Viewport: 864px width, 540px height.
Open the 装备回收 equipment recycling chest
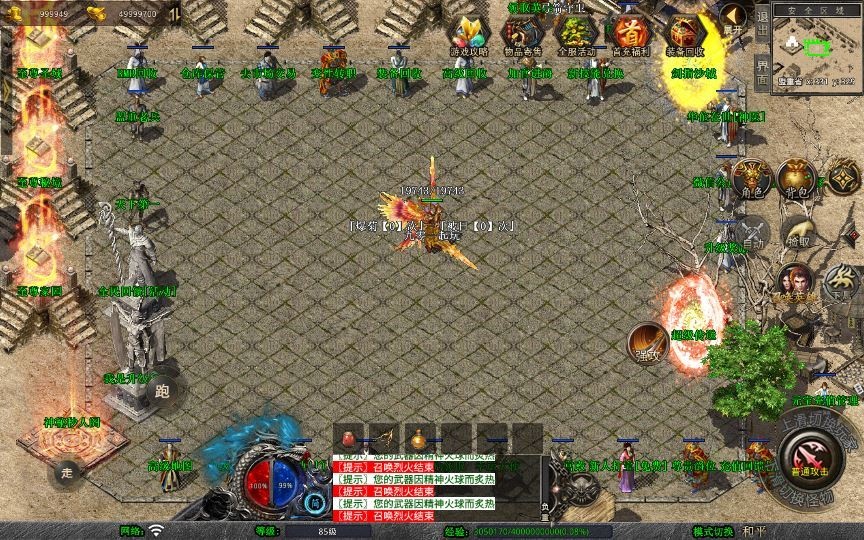686,36
